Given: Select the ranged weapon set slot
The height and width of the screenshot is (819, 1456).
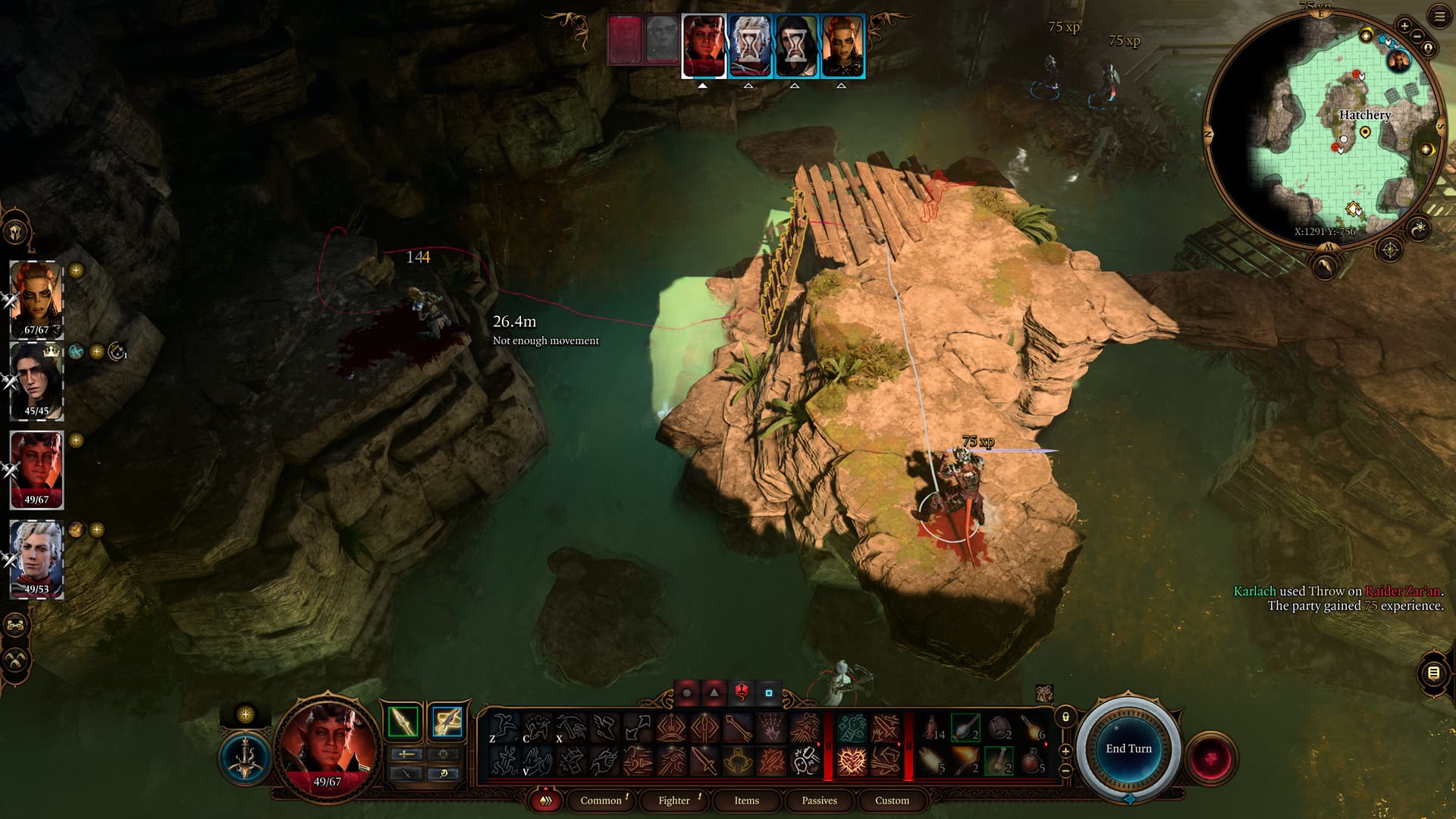Looking at the screenshot, I should click(447, 722).
